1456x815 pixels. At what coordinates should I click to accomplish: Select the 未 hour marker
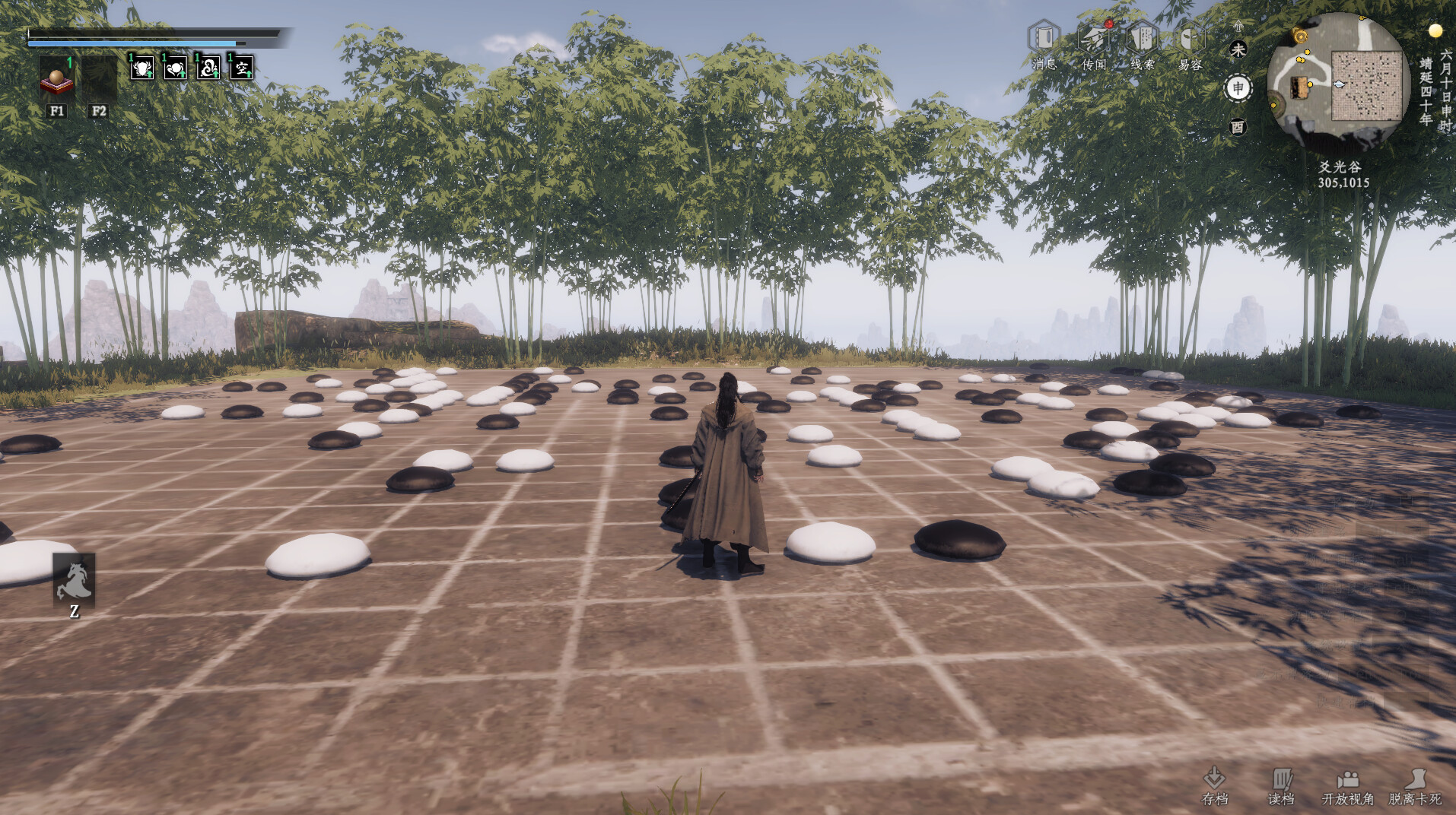pyautogui.click(x=1238, y=49)
